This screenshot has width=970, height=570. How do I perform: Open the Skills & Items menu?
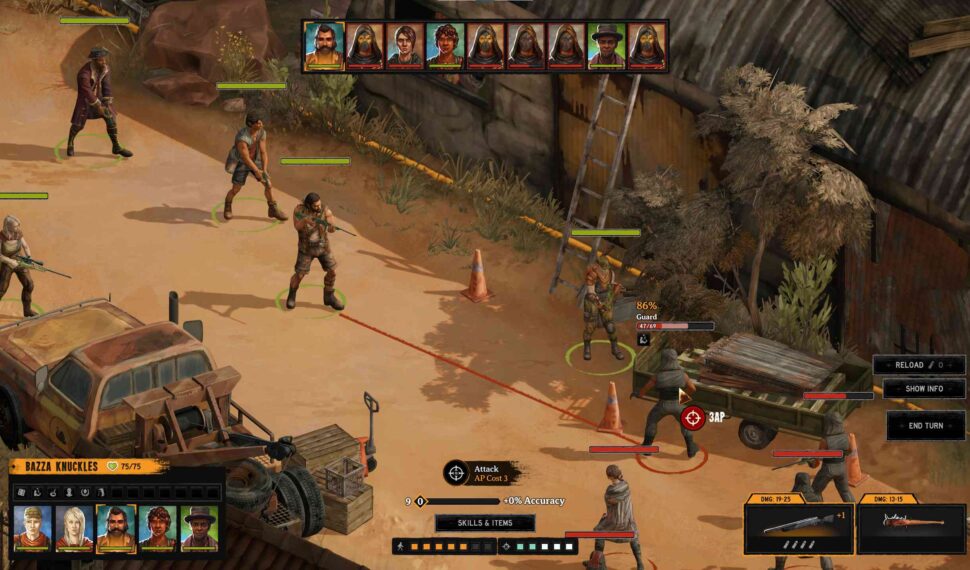coord(485,523)
